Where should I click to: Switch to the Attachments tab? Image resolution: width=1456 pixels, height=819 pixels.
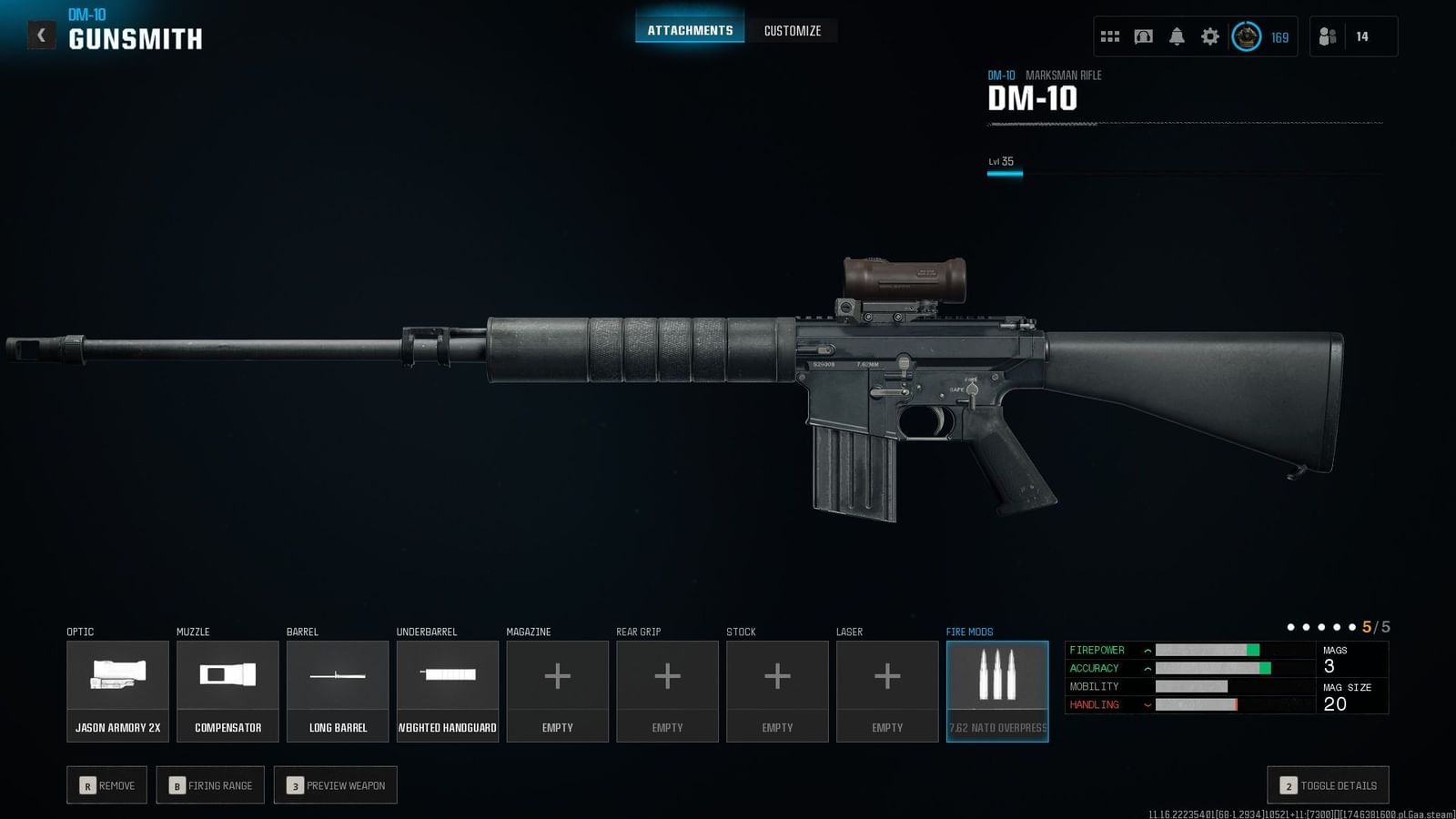pyautogui.click(x=689, y=28)
